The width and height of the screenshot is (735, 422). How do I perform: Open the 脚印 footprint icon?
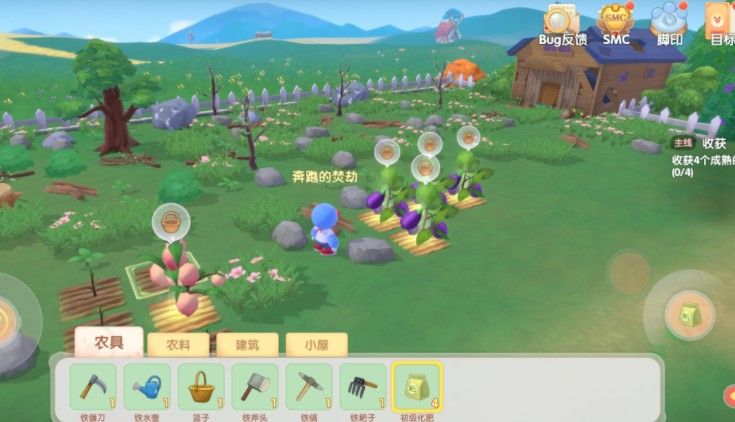tap(668, 20)
